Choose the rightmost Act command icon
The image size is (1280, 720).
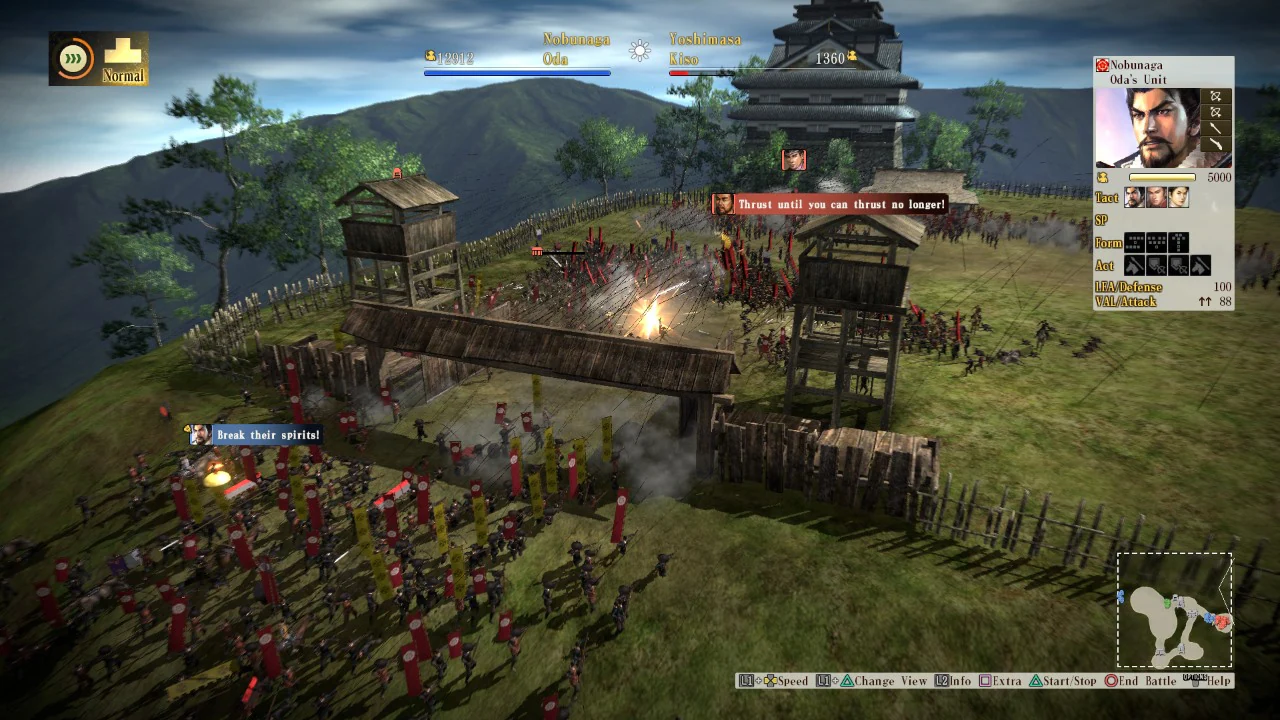click(x=1200, y=265)
